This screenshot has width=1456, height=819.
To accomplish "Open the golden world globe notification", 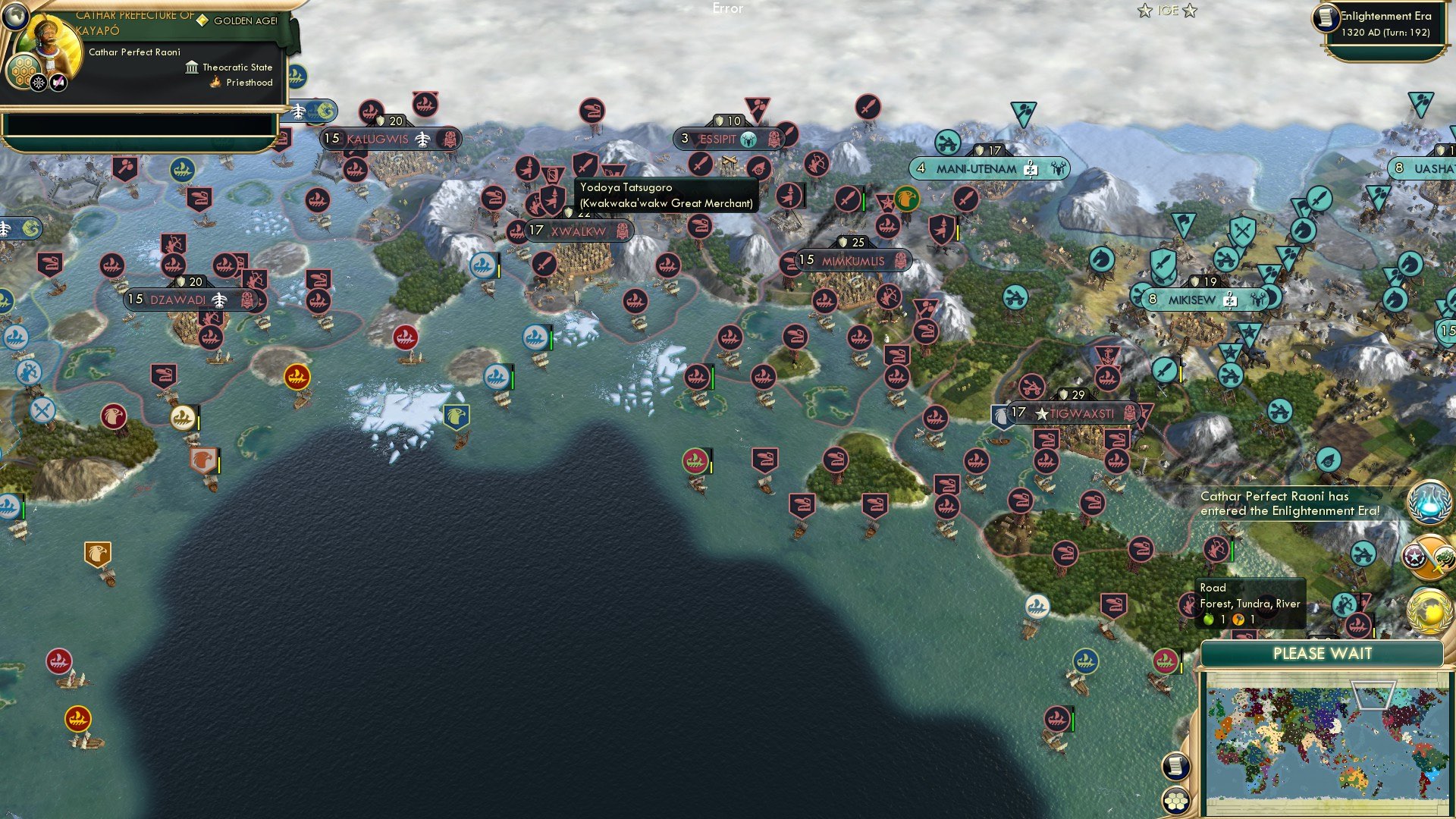I will click(x=1429, y=610).
